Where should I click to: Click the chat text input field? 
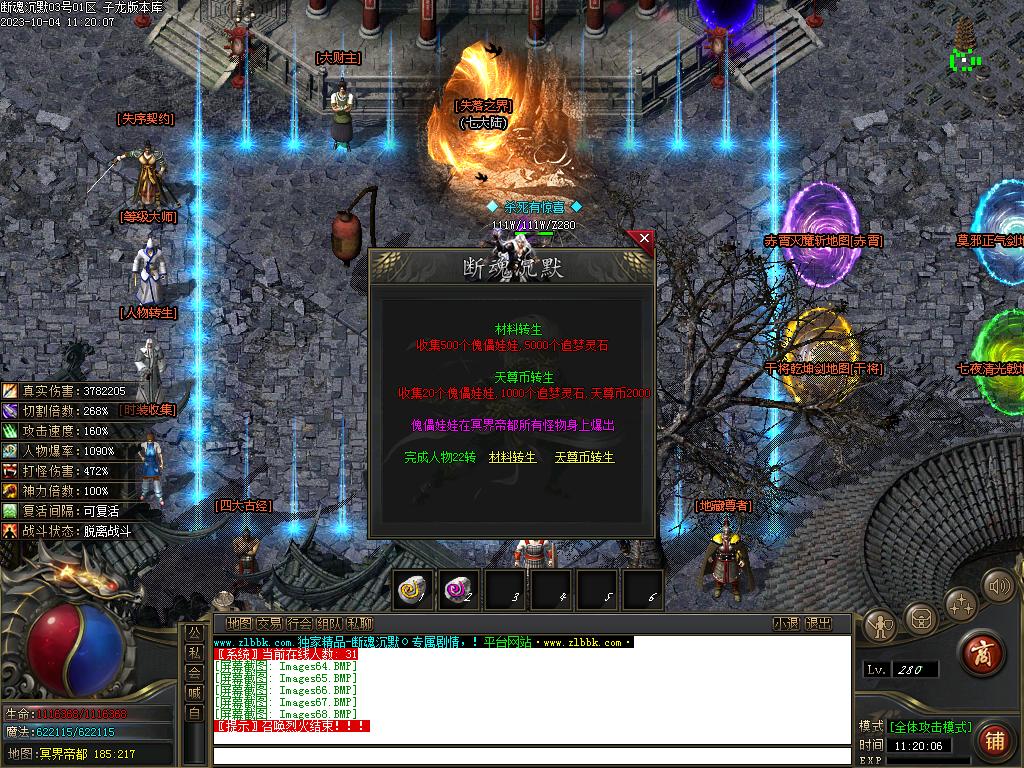[x=530, y=755]
